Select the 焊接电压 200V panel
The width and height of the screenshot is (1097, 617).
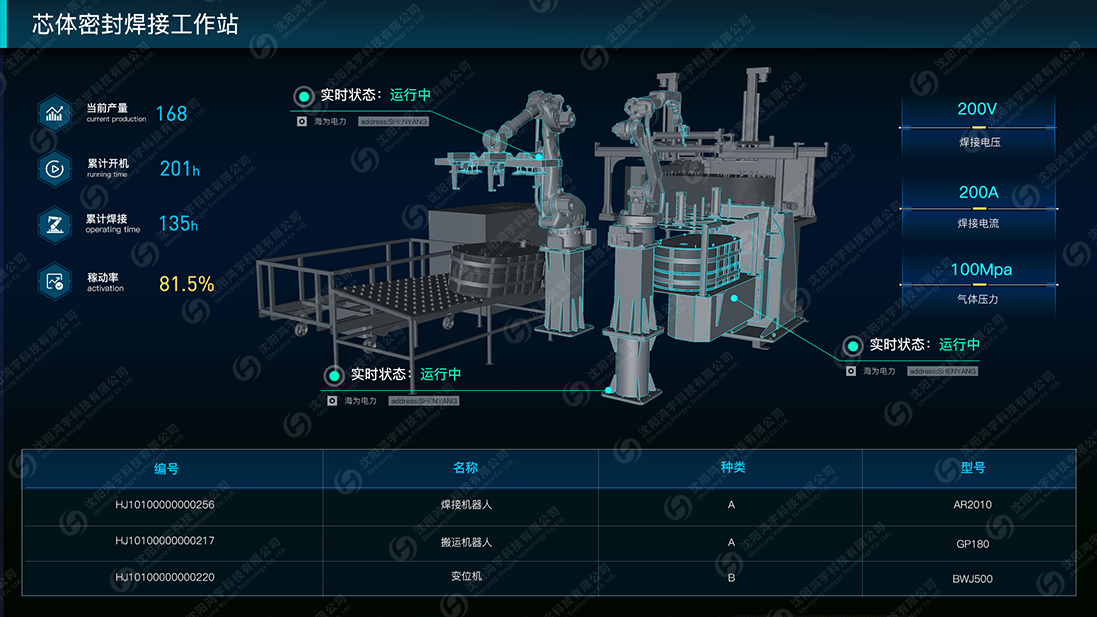(x=978, y=124)
